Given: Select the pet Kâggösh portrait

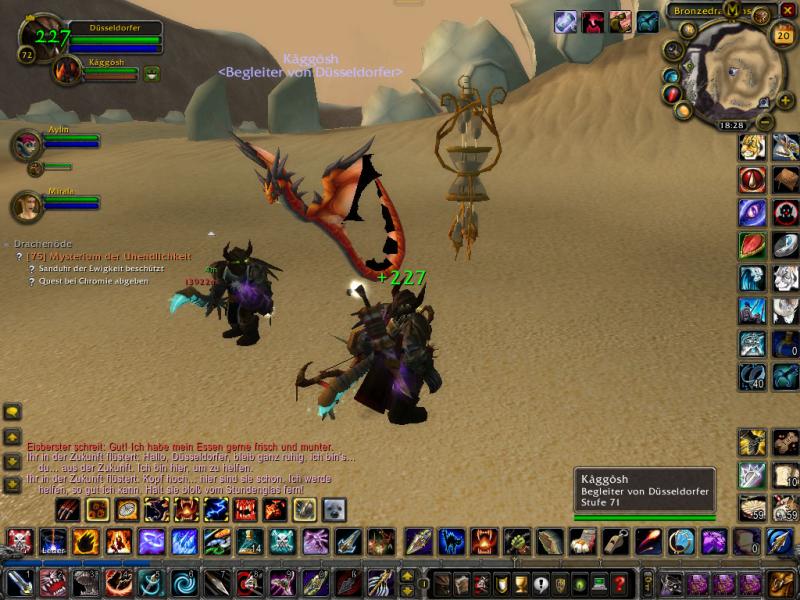Looking at the screenshot, I should click(67, 70).
